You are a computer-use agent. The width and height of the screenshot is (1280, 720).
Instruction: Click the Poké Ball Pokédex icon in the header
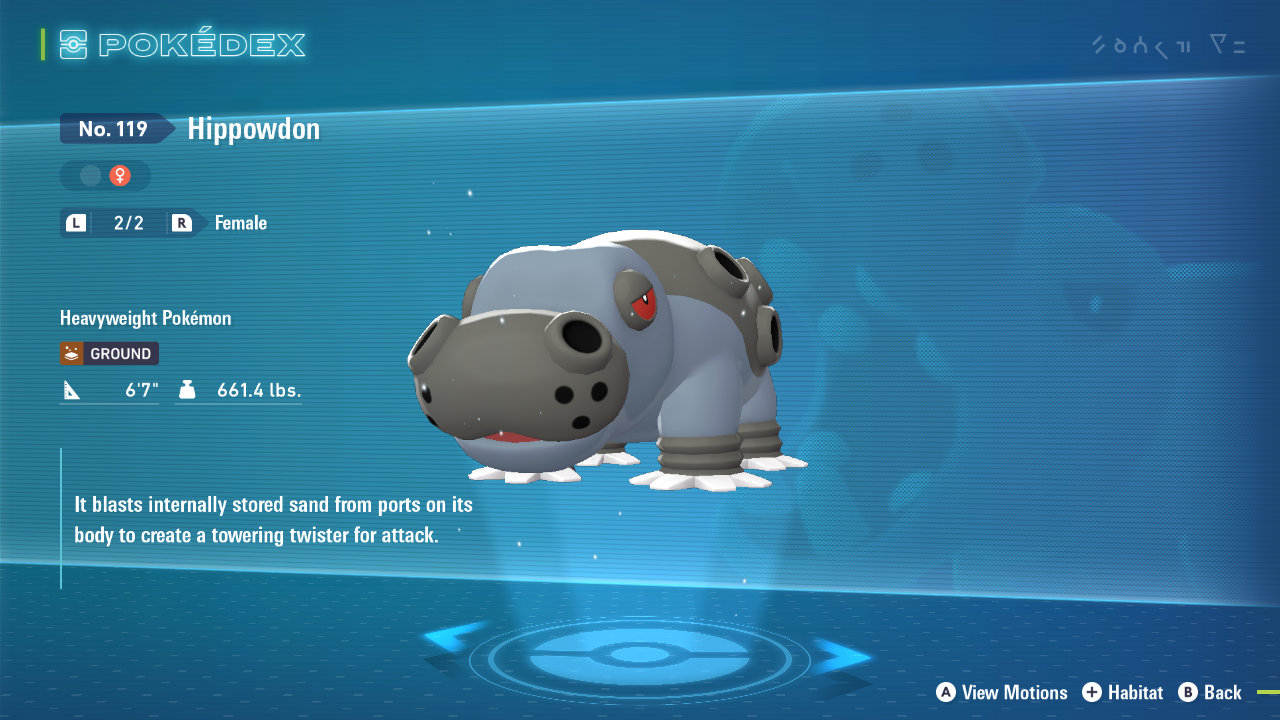coord(73,43)
